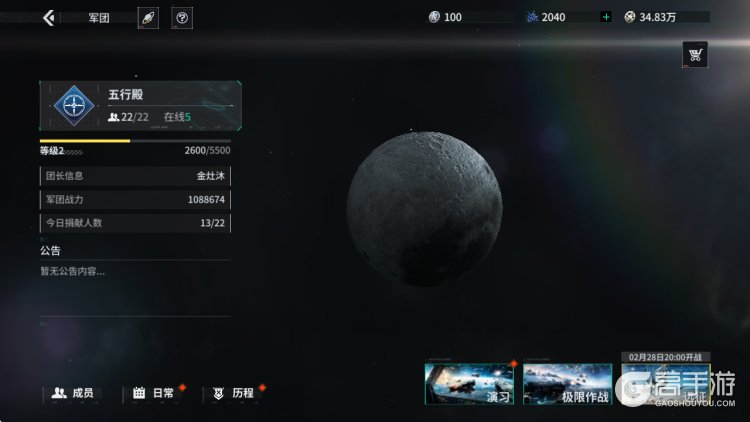Open the question mark help button
Image resolution: width=750 pixels, height=422 pixels.
(182, 18)
